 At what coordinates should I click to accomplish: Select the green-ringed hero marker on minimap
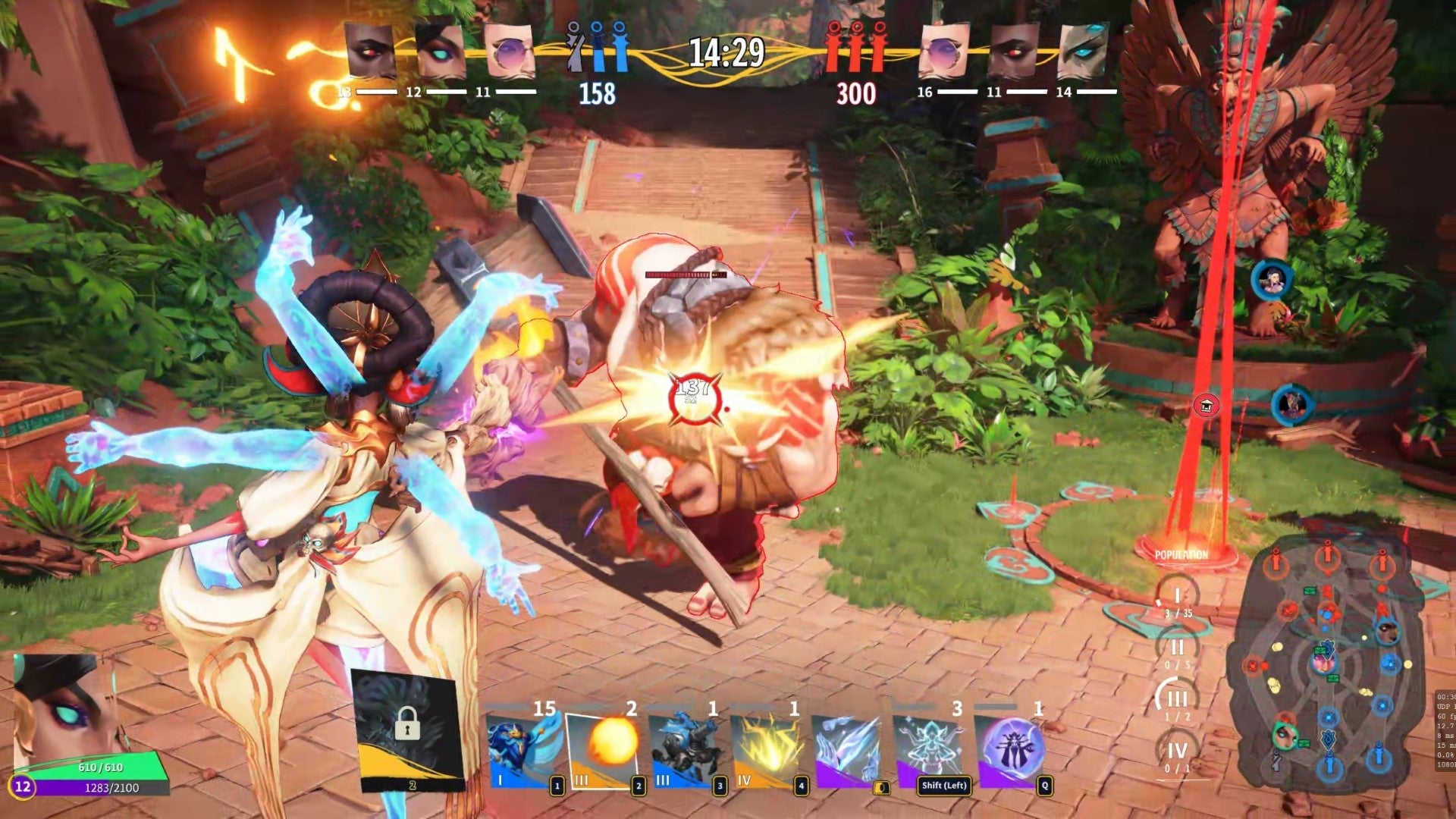pos(1285,734)
